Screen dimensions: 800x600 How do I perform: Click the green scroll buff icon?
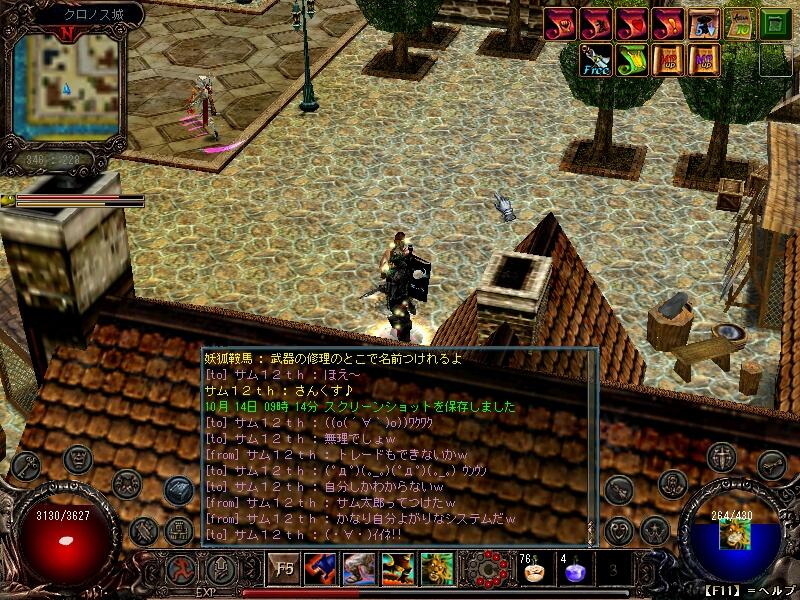[x=631, y=60]
